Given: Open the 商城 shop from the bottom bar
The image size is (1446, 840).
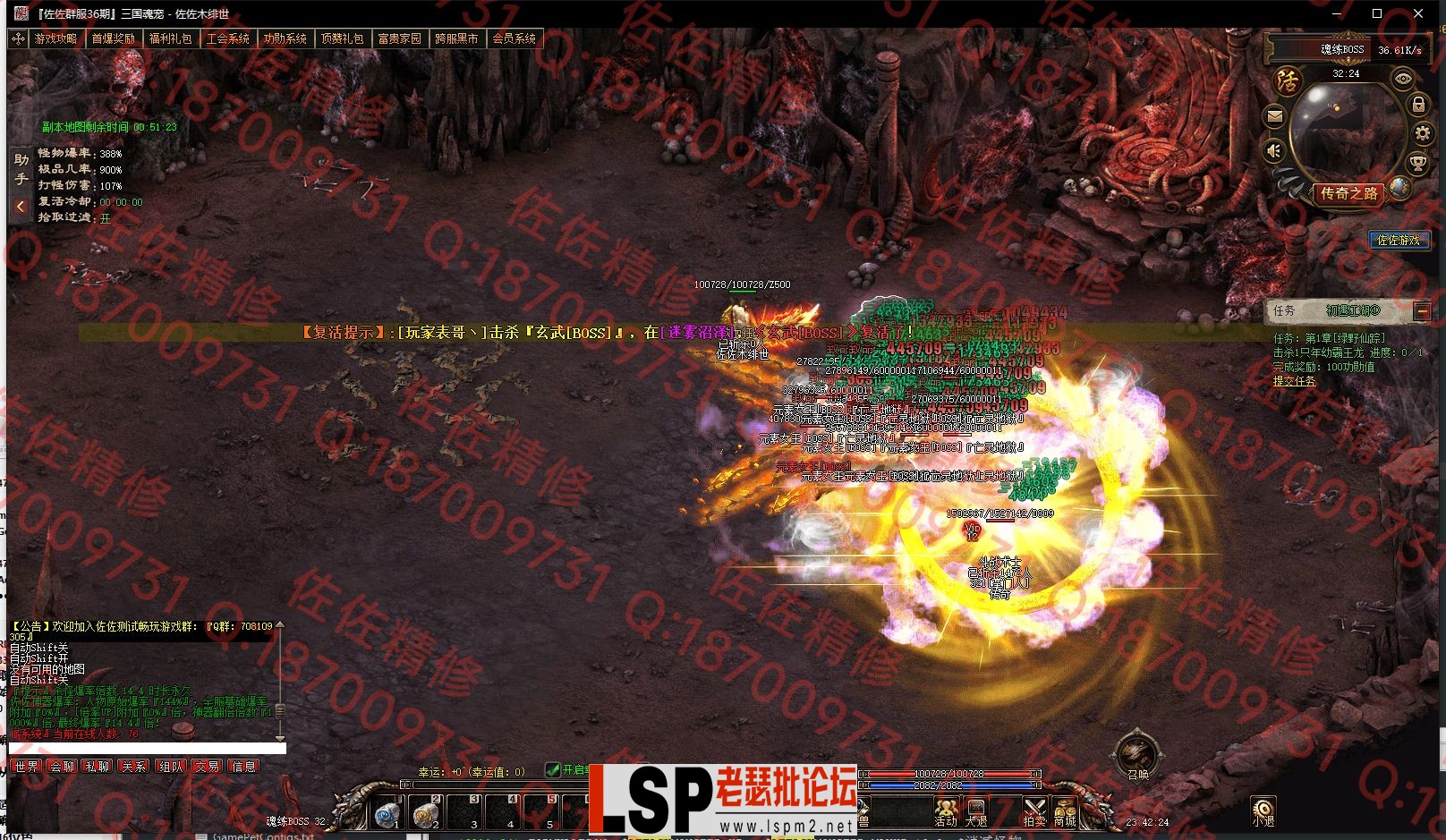Looking at the screenshot, I should pos(1064,813).
